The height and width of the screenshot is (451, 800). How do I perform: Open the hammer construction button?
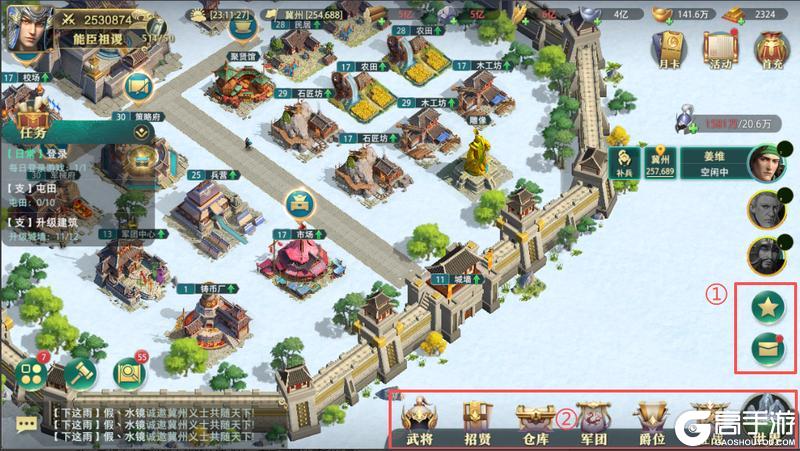point(81,374)
